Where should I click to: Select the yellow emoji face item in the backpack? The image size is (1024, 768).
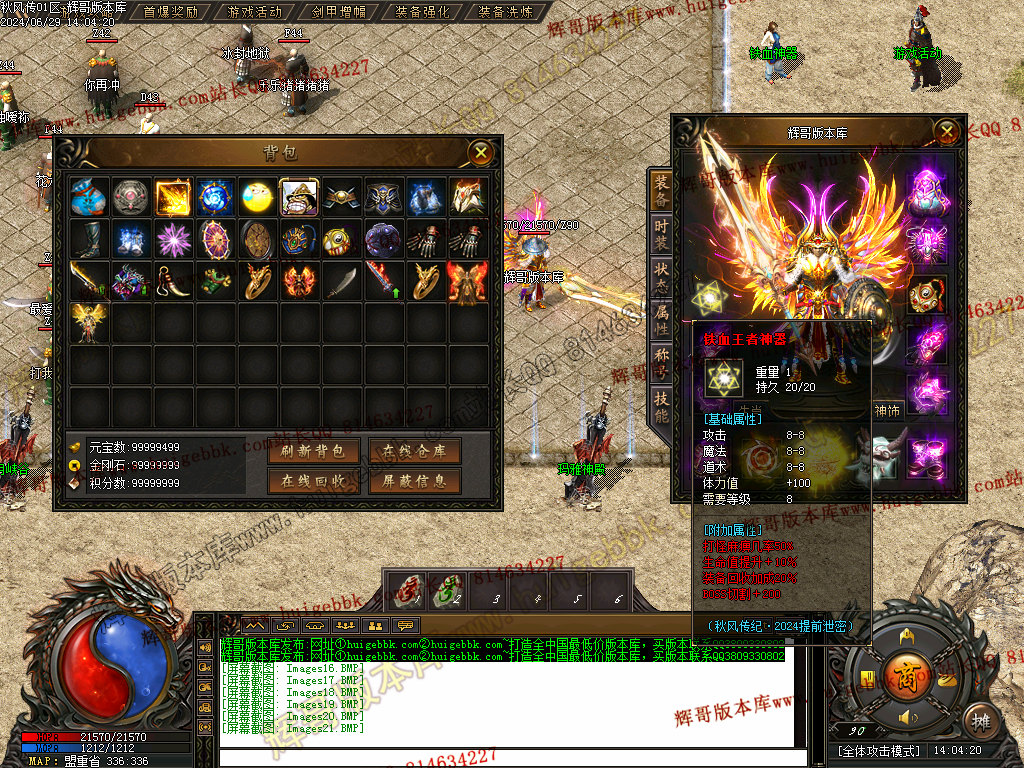click(x=257, y=197)
